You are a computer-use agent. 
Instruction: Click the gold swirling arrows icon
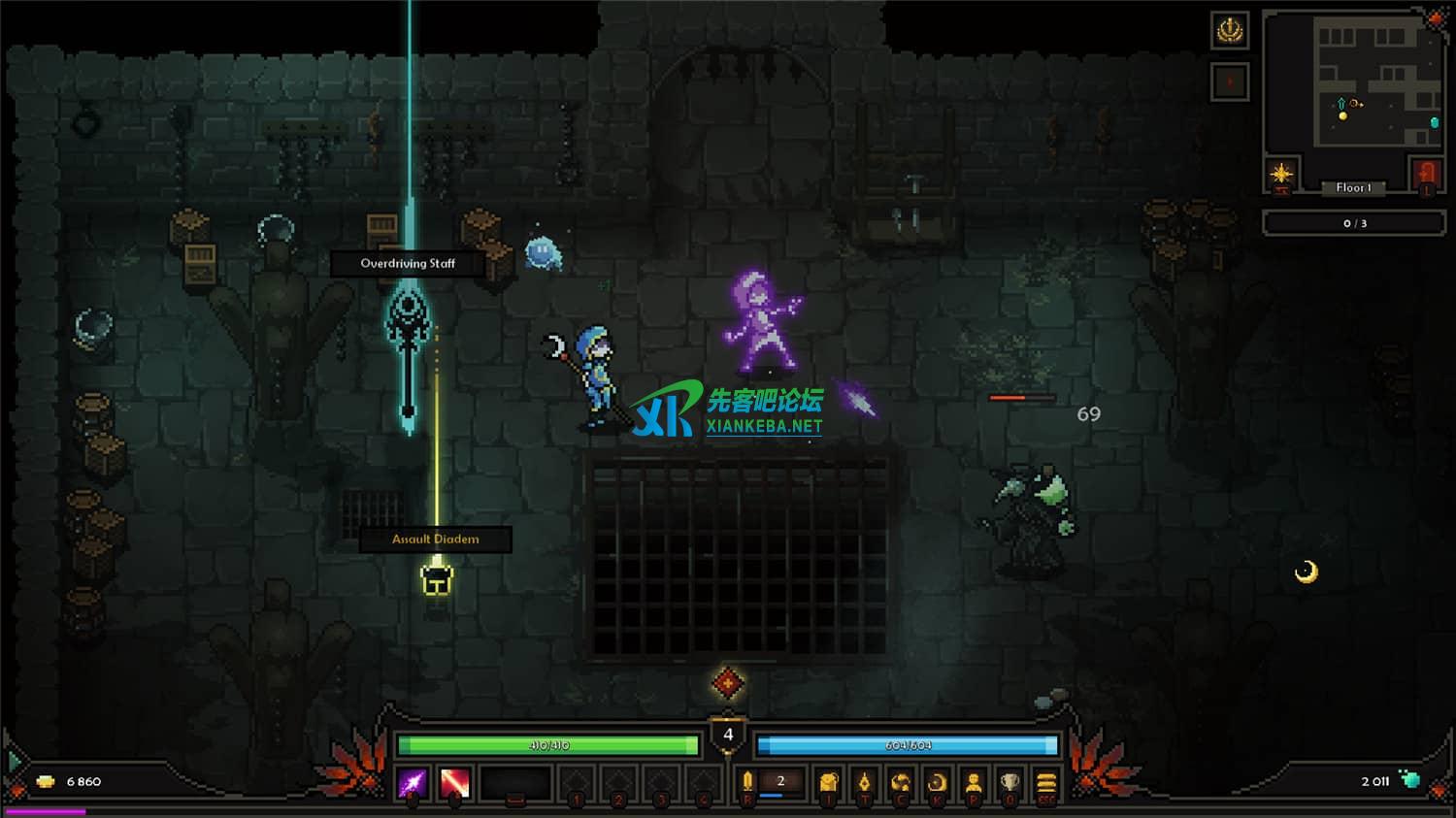tap(901, 782)
